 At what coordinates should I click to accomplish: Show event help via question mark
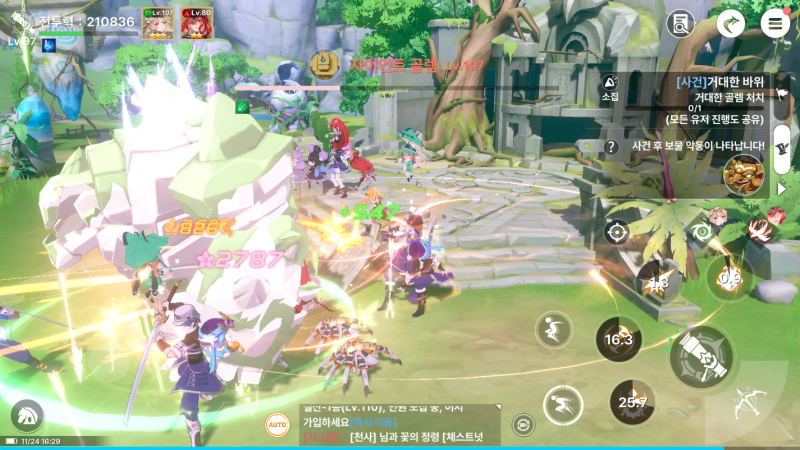pyautogui.click(x=610, y=147)
